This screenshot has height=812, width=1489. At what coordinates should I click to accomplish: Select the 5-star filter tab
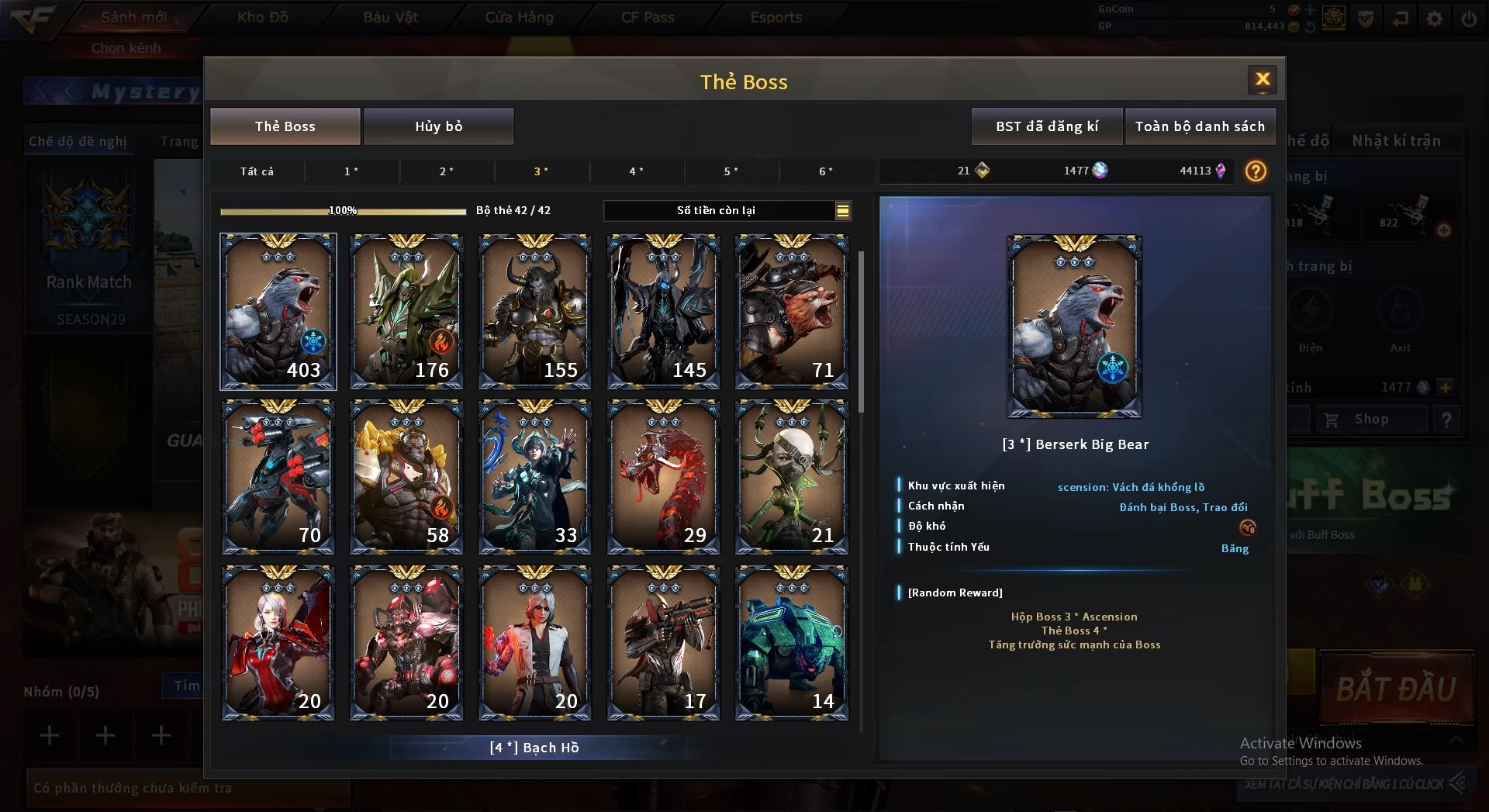(731, 171)
